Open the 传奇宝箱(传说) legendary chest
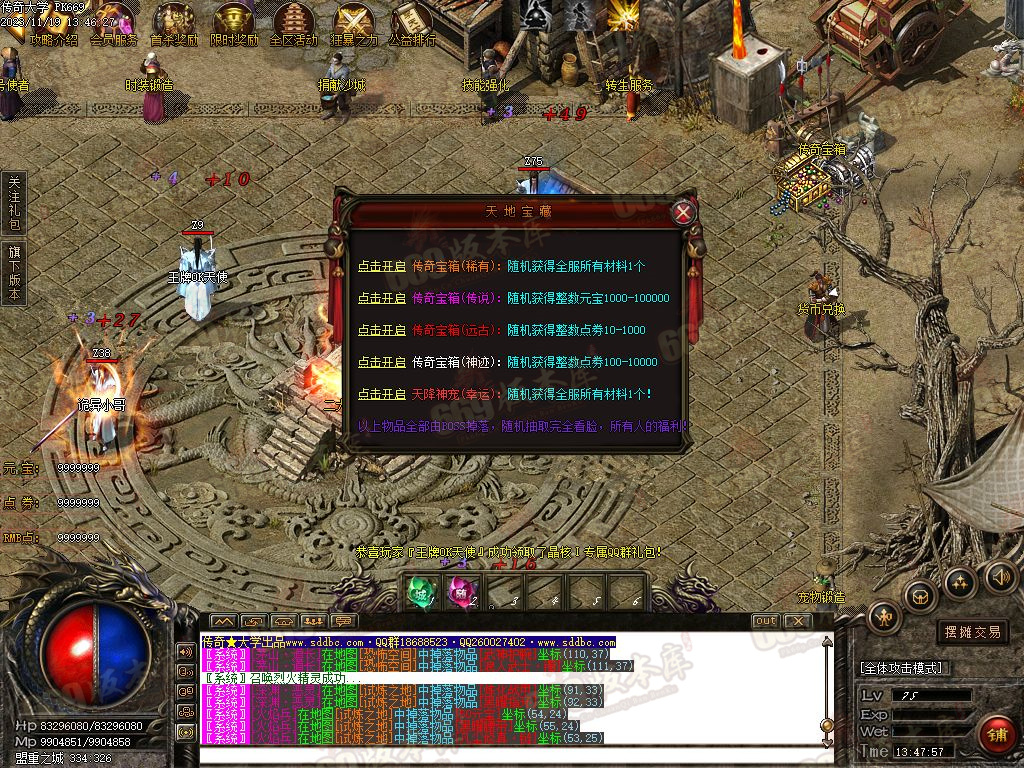Screen dimensions: 1024x768 tap(382, 298)
